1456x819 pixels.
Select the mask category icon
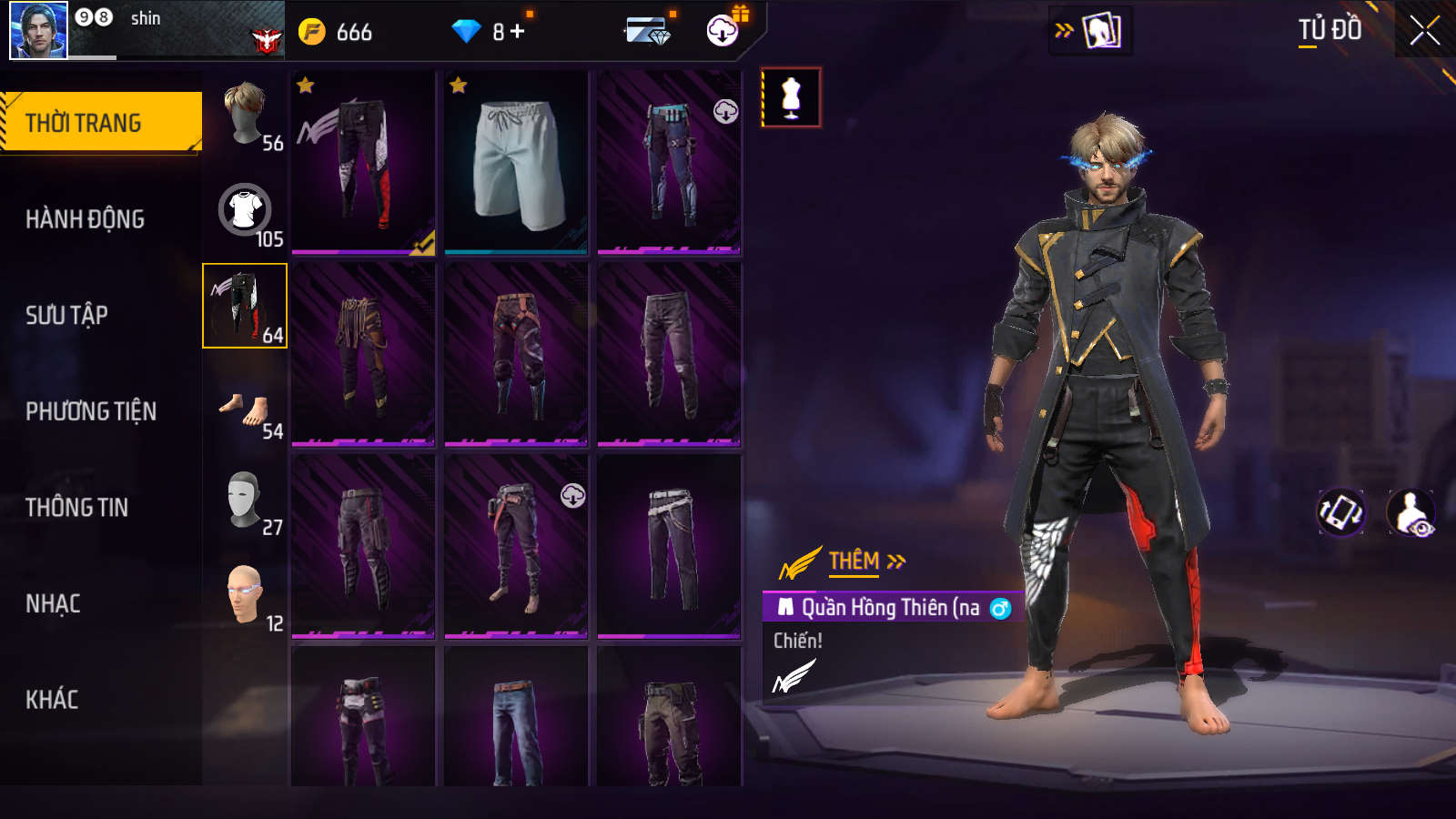[x=245, y=500]
